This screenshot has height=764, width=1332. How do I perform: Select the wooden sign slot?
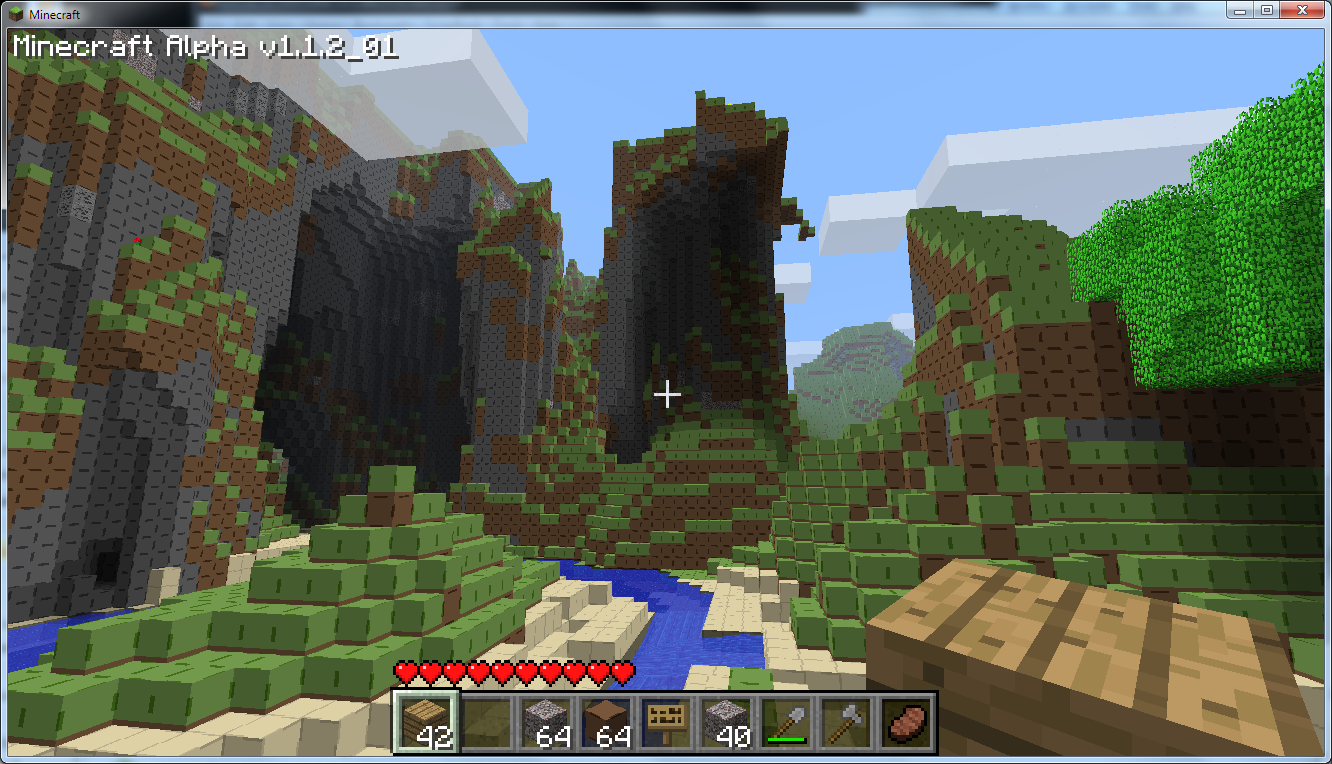[x=665, y=722]
